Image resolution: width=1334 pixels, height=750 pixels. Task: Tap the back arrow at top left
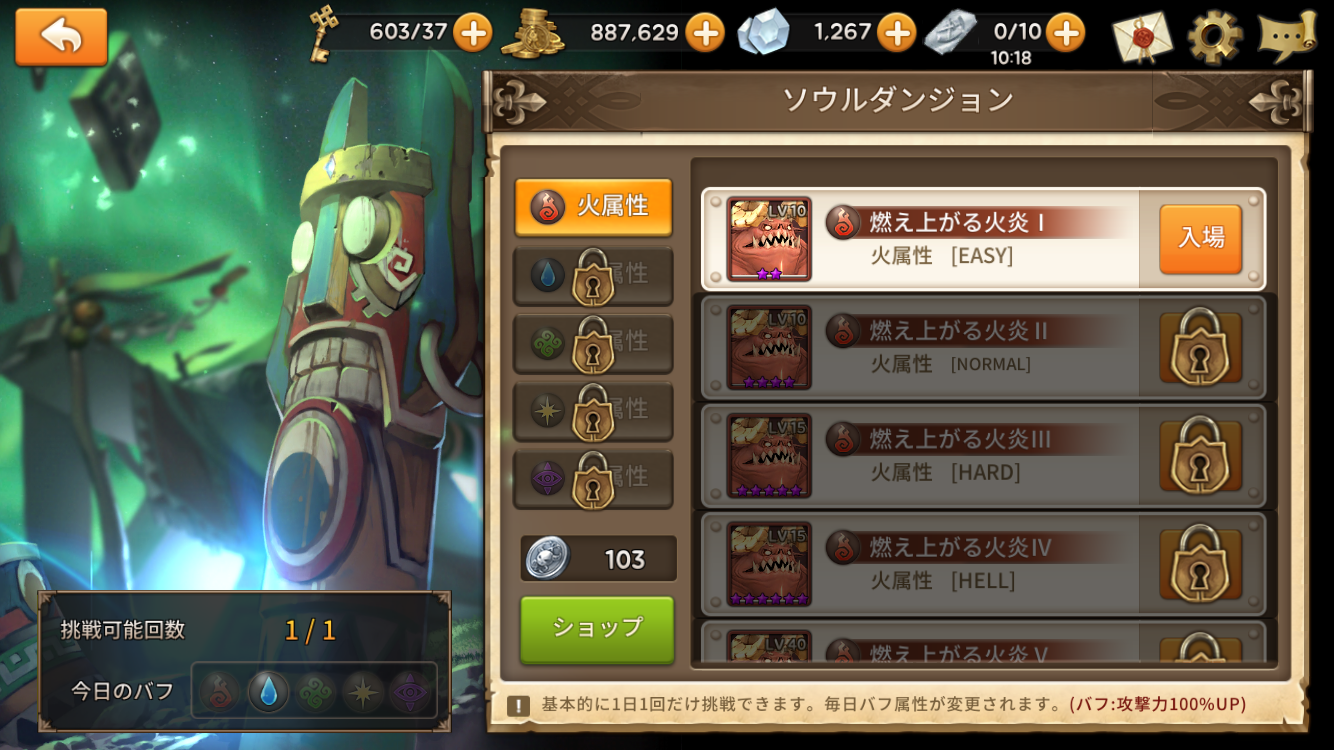coord(60,35)
